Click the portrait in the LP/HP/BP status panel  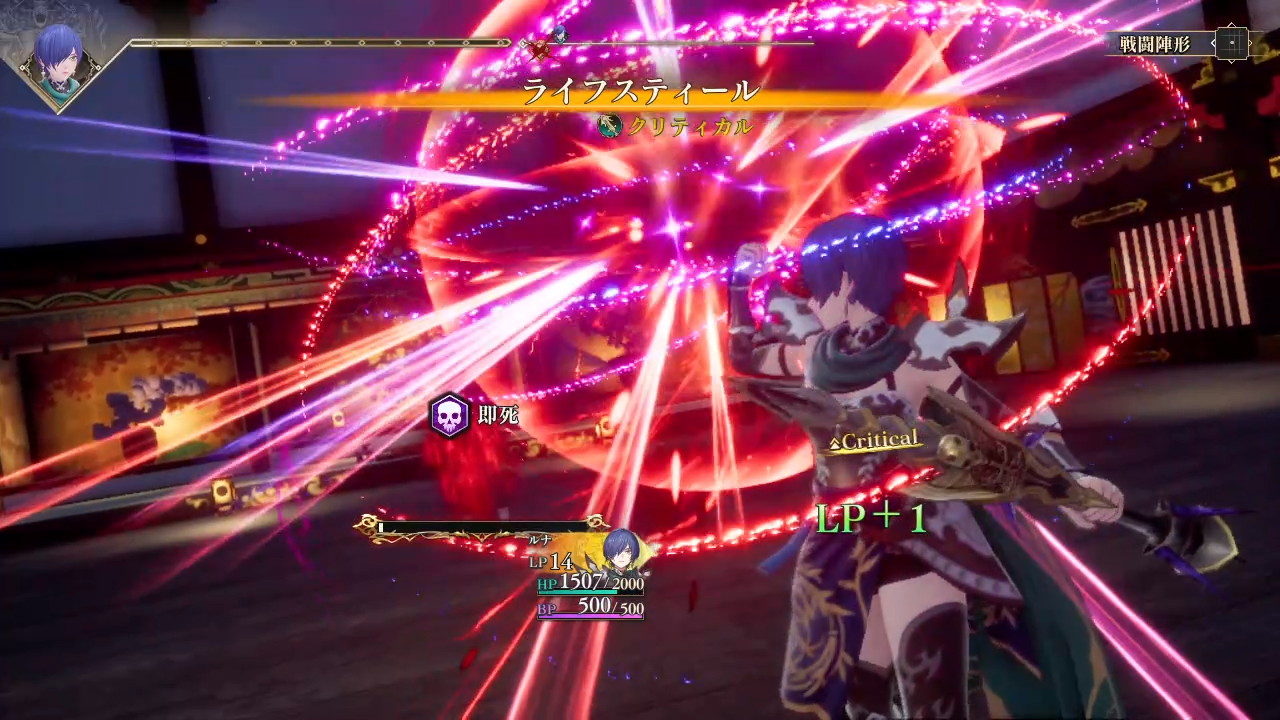(x=622, y=551)
